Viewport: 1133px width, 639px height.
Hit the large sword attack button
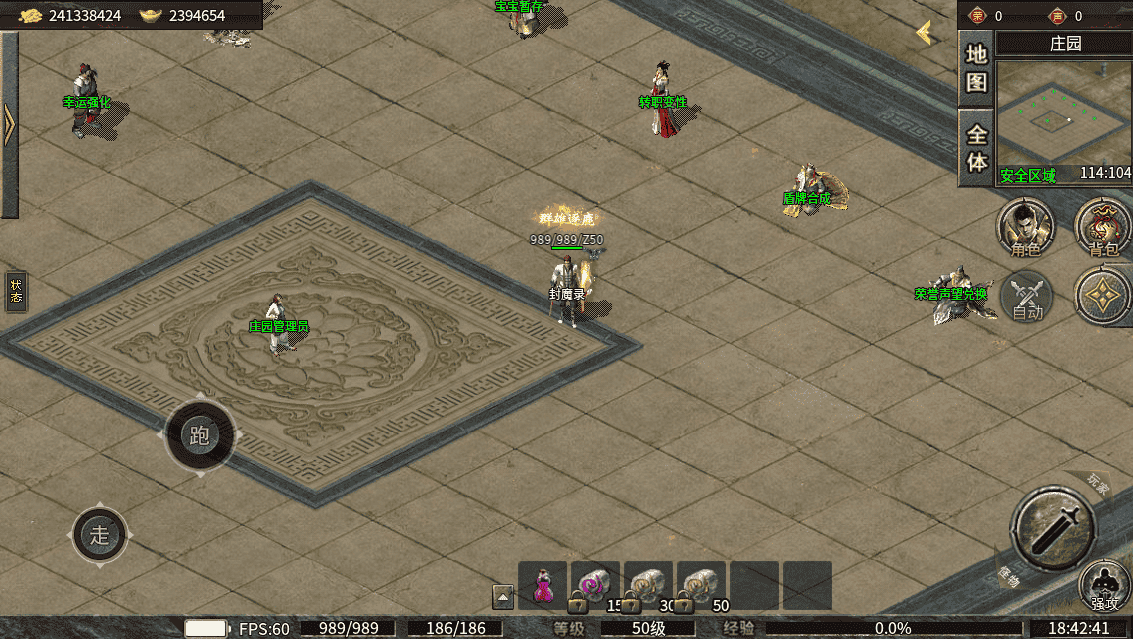coord(1053,528)
